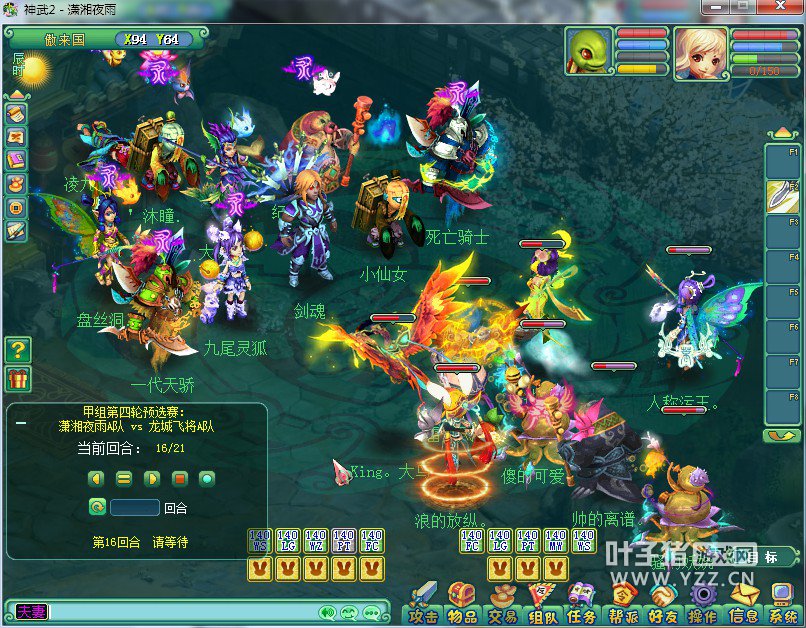Open the 组队 team menu
The width and height of the screenshot is (806, 628).
click(x=543, y=607)
